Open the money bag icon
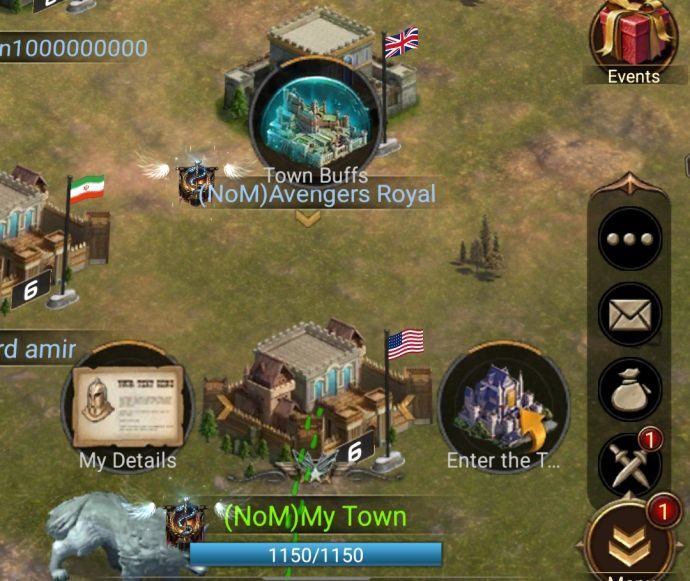 pyautogui.click(x=630, y=389)
